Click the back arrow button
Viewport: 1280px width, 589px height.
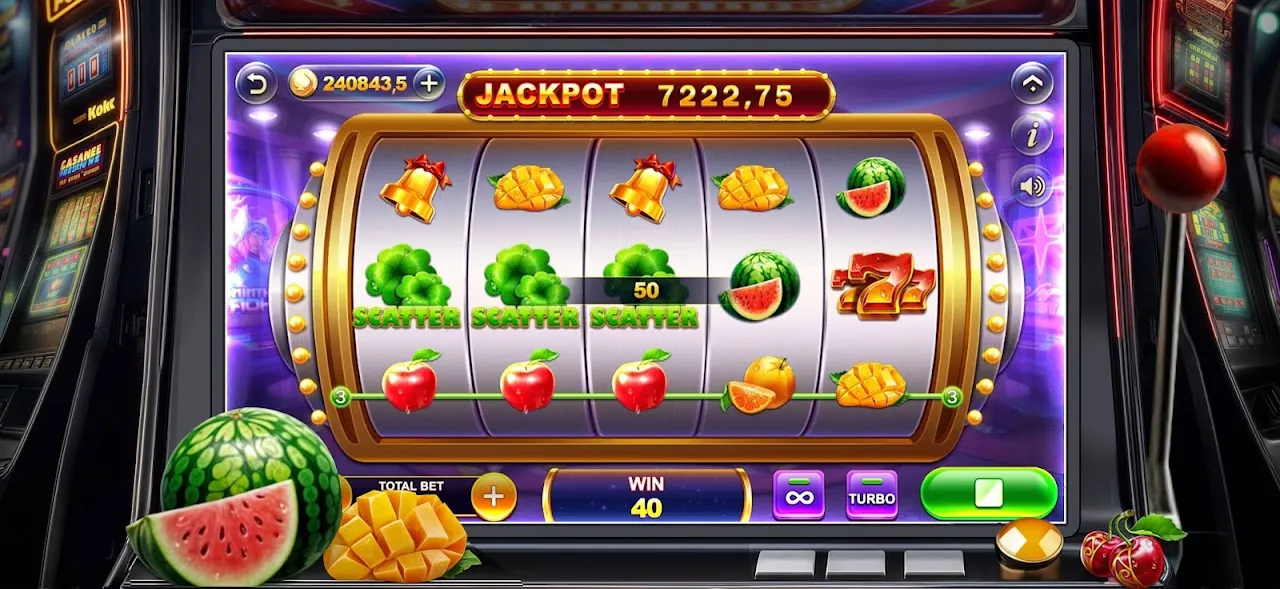pos(257,83)
